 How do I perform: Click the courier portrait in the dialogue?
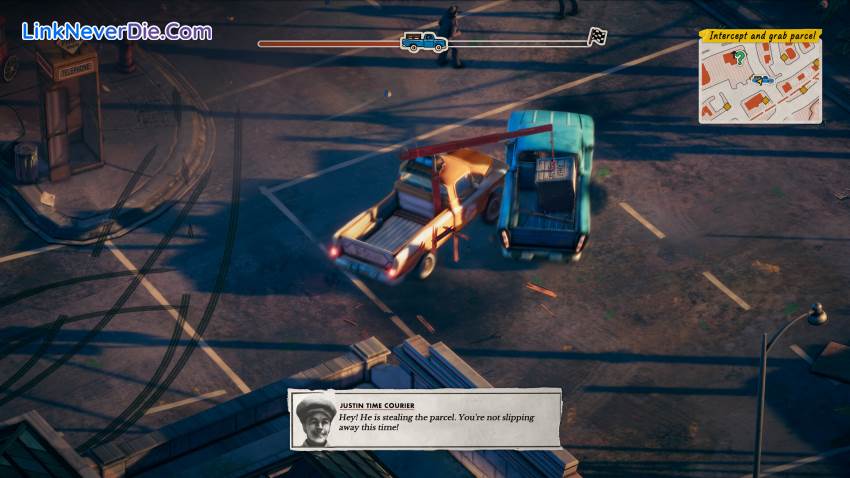click(x=314, y=420)
